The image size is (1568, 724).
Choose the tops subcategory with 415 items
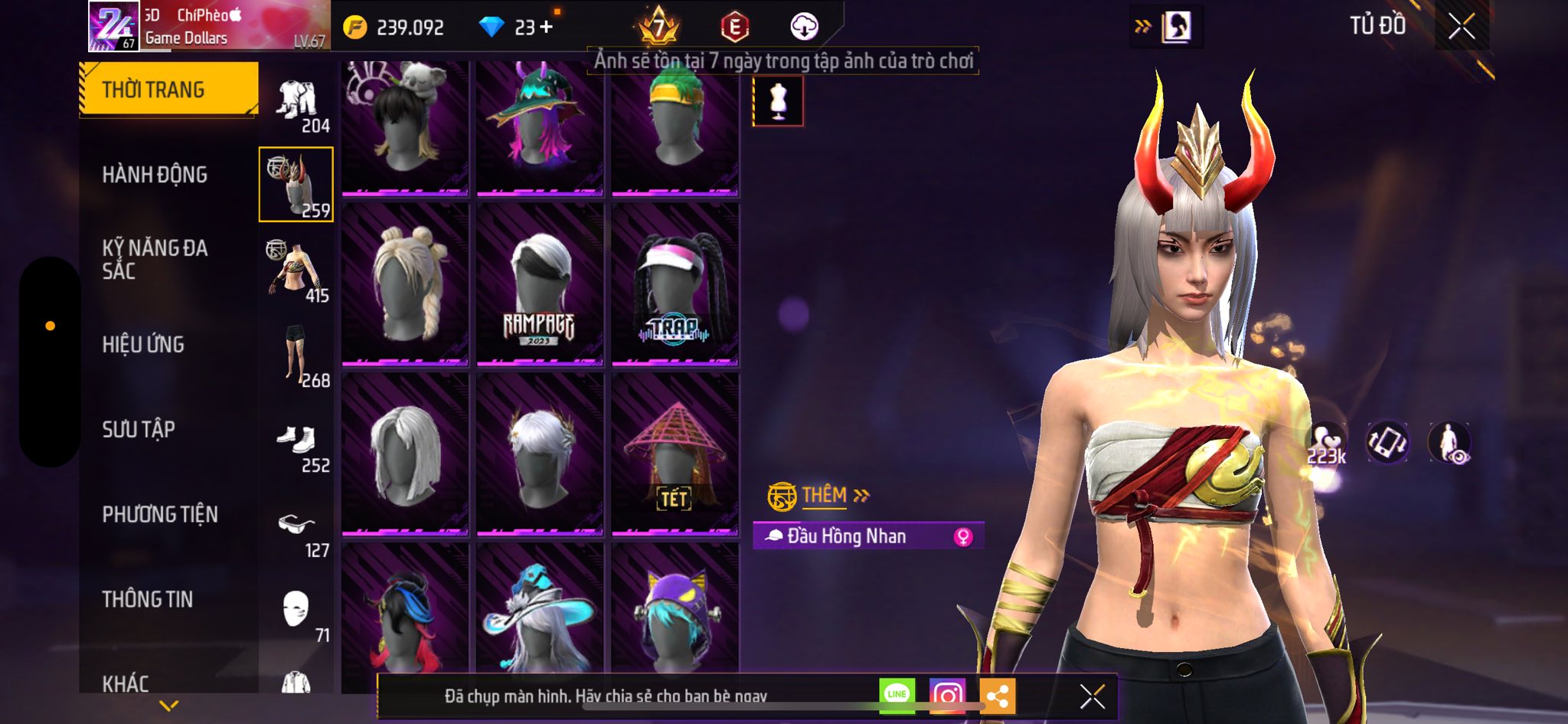click(297, 270)
